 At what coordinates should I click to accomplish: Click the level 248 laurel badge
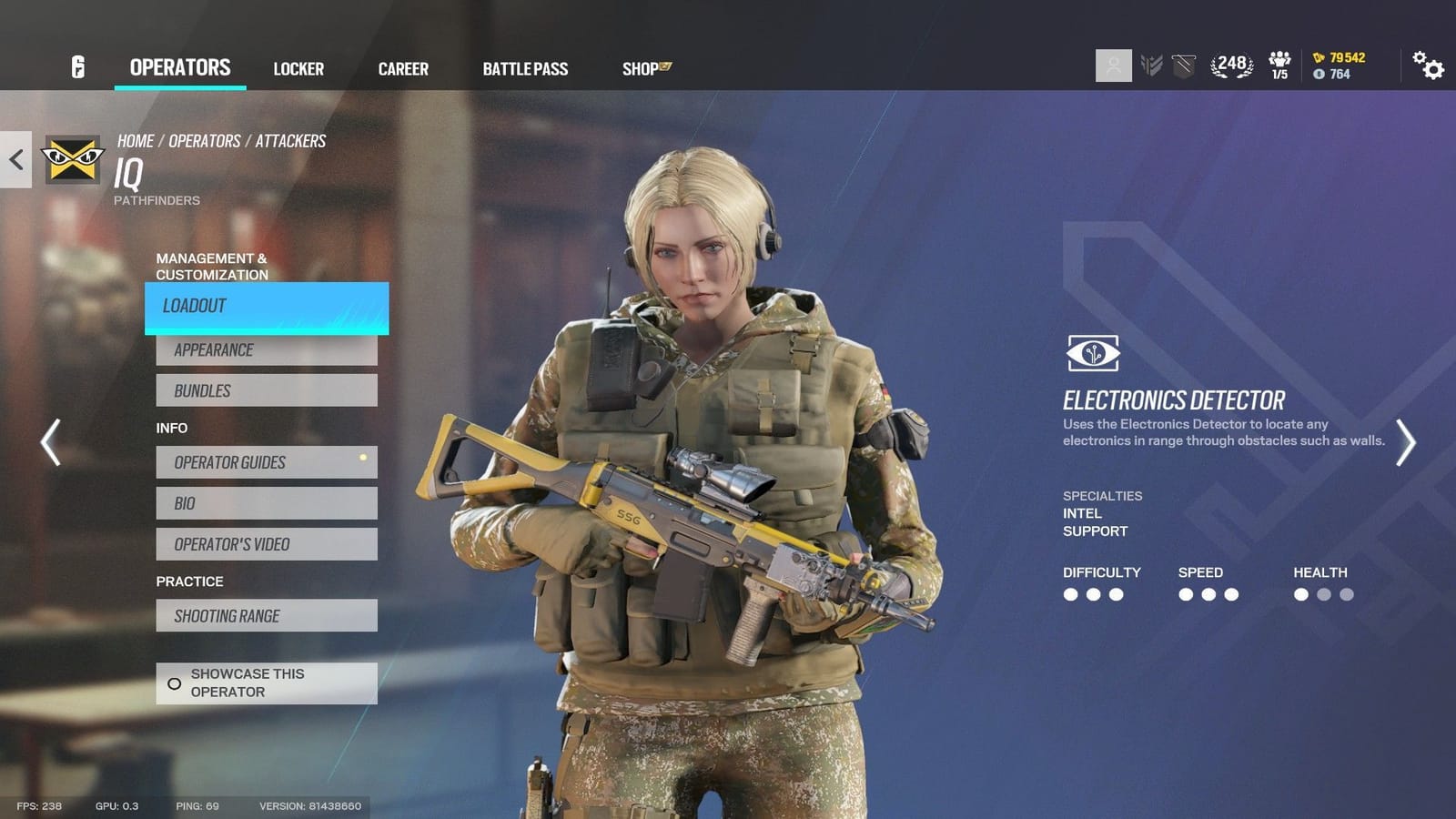(x=1230, y=65)
